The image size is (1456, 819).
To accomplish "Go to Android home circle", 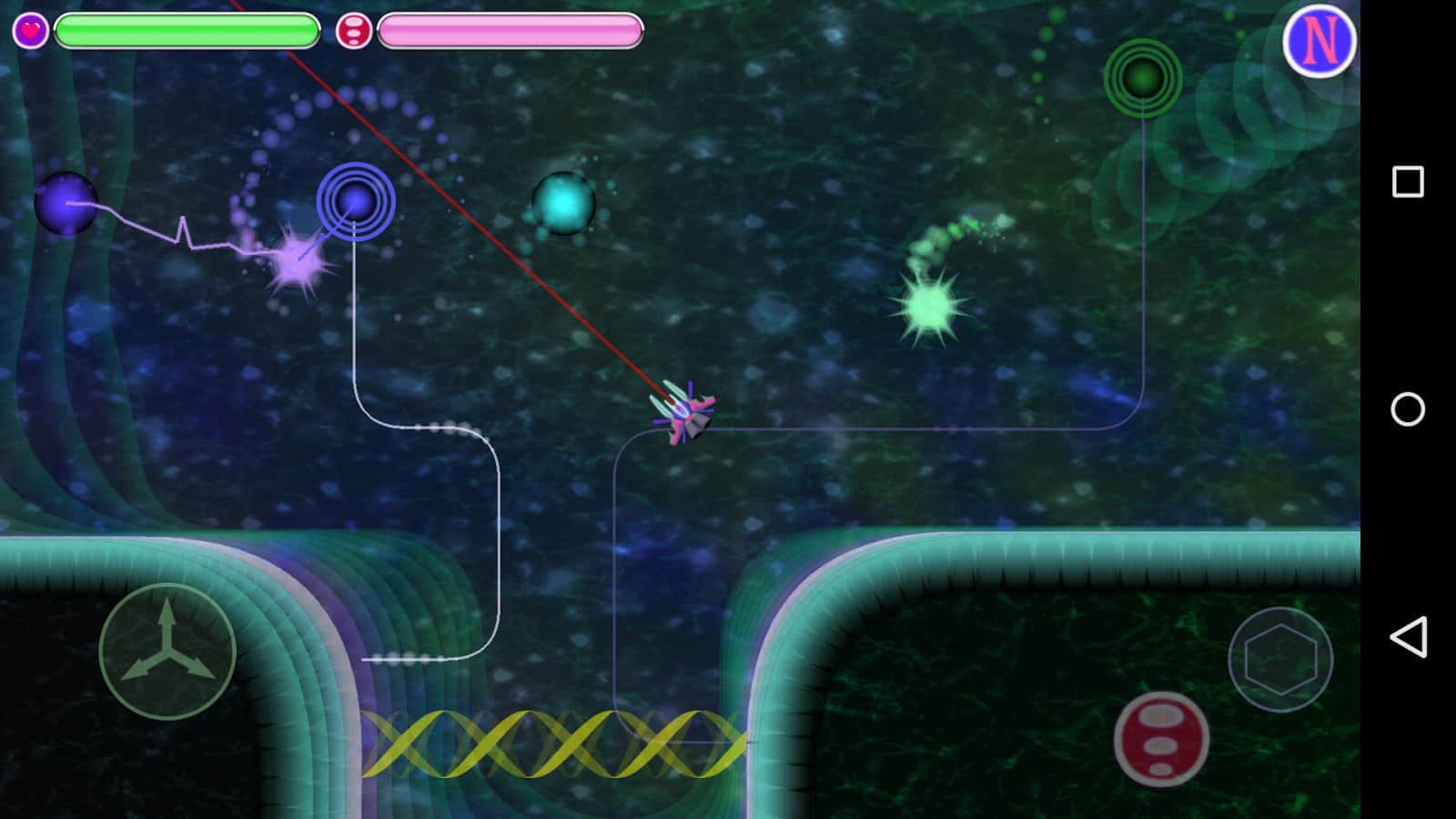I will tap(1407, 409).
